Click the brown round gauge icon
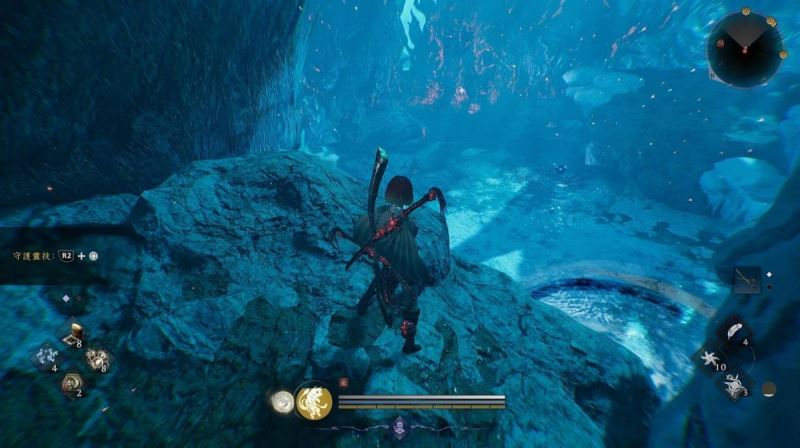This screenshot has height=448, width=800. click(x=768, y=389)
